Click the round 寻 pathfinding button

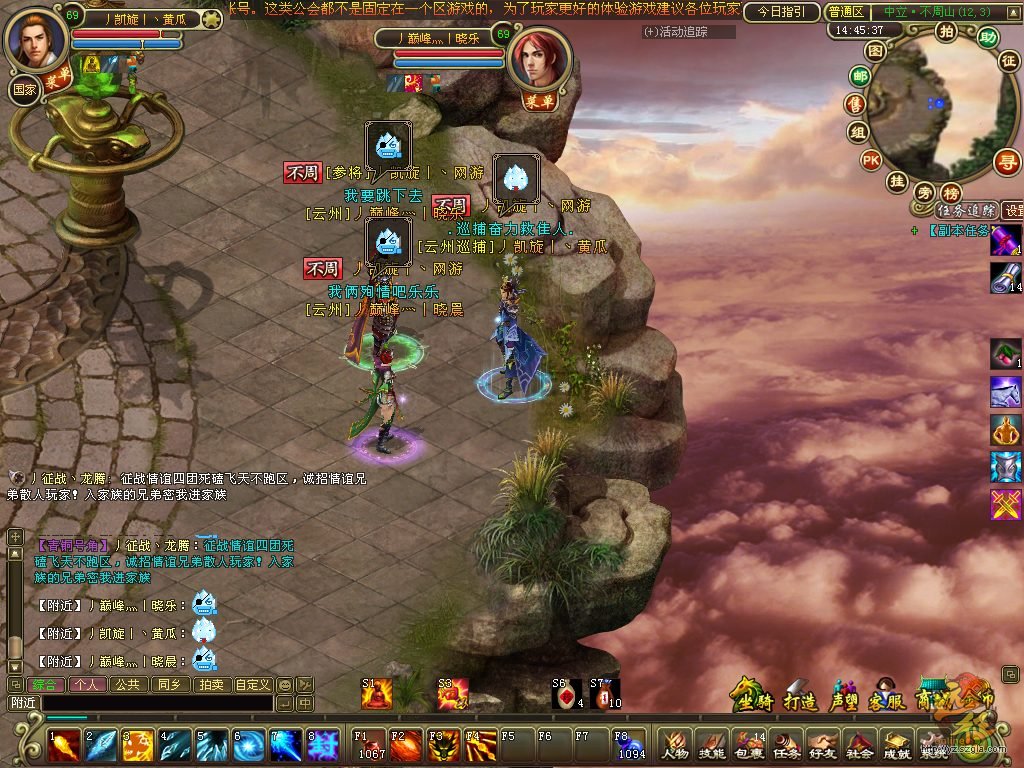pos(1006,161)
